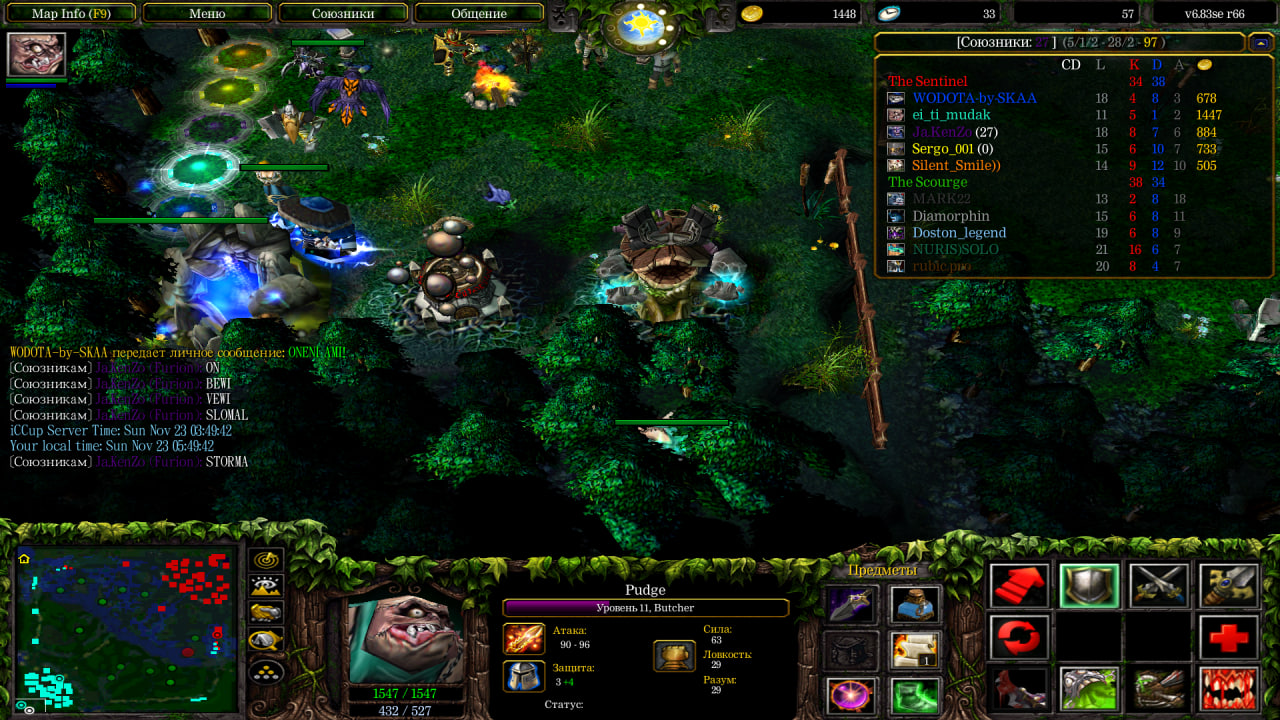Toggle formation movement button (dots icon)
This screenshot has width=1280, height=720.
(267, 671)
